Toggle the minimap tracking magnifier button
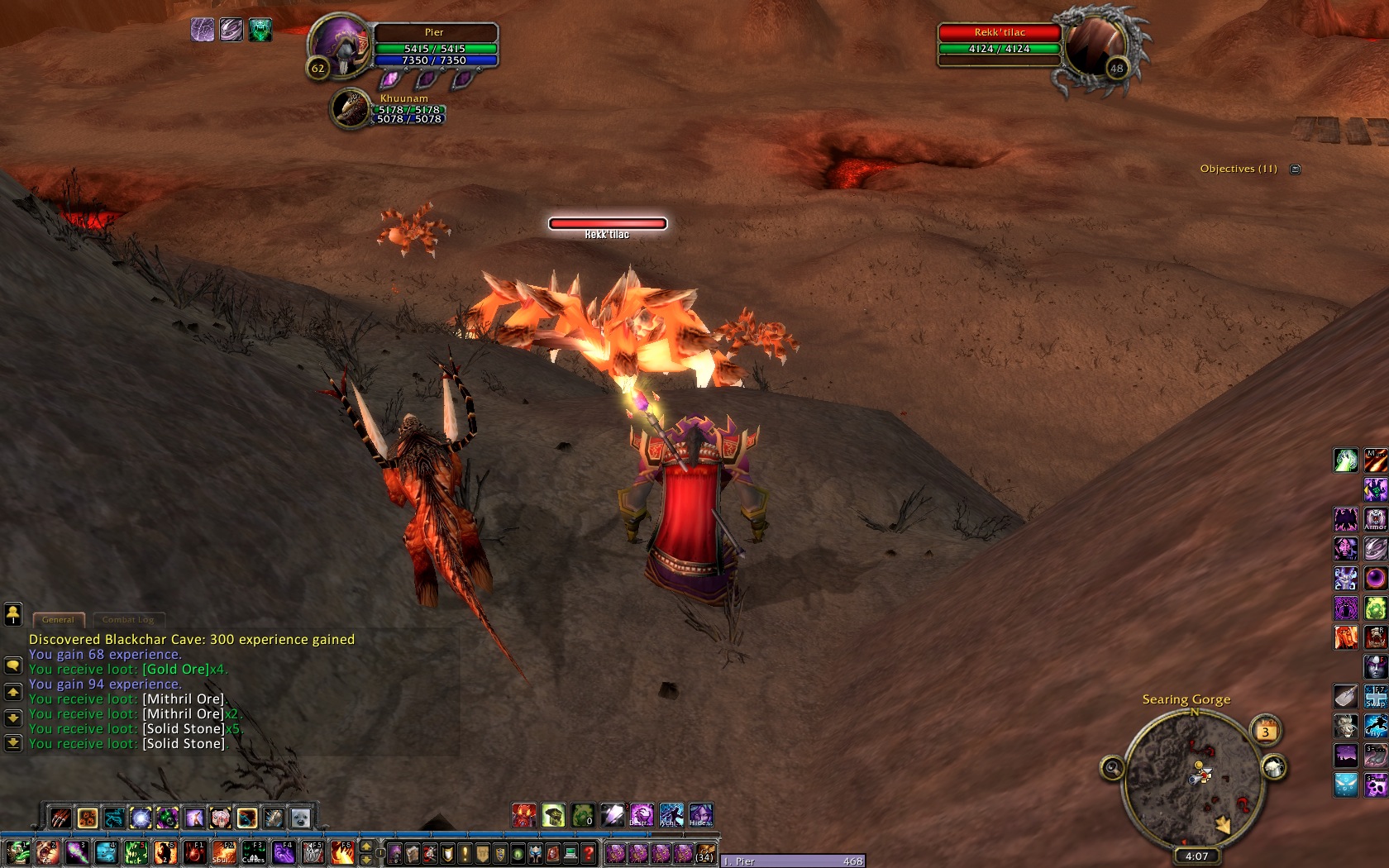 (1112, 769)
